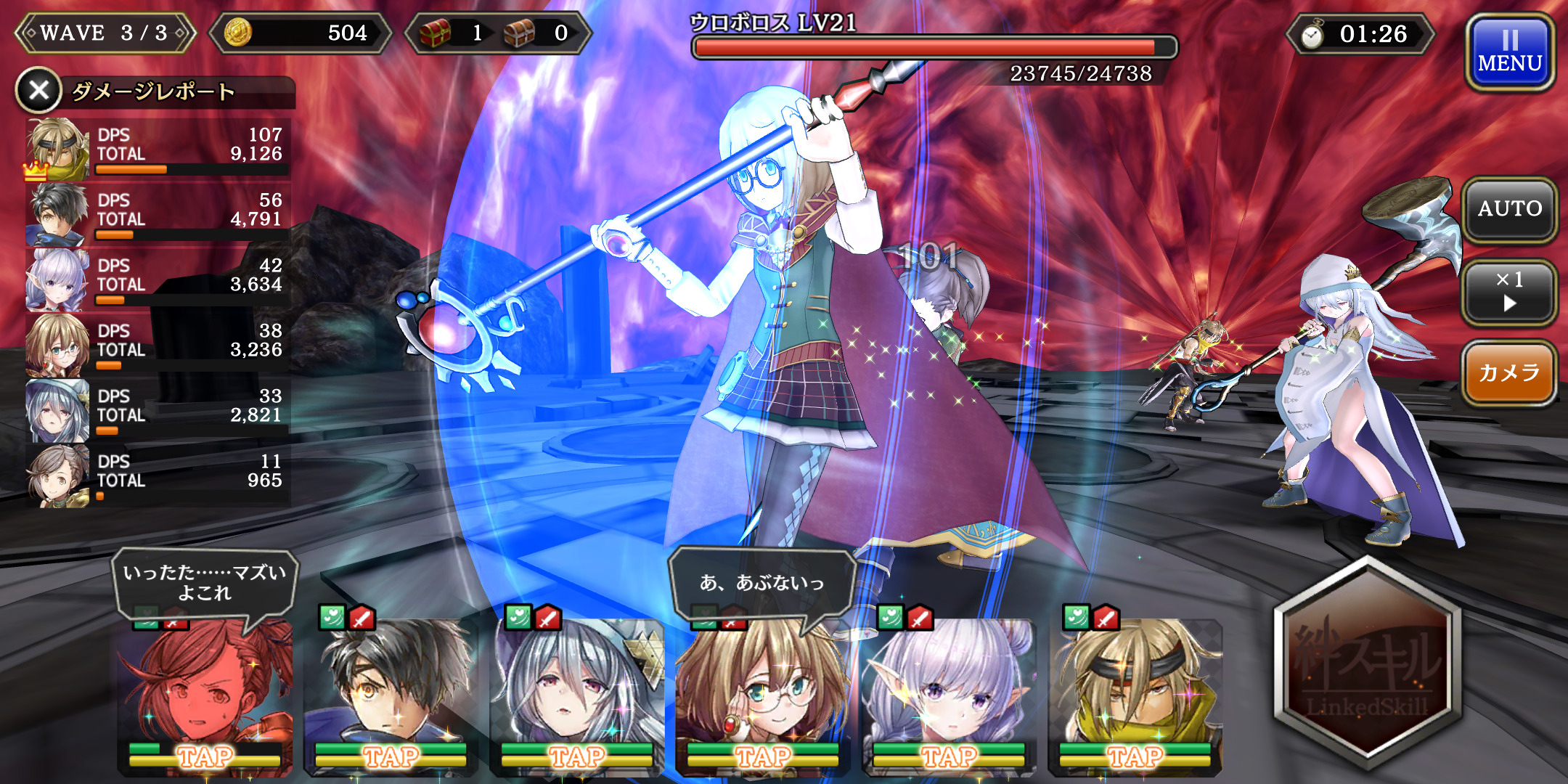Tap the black-haired boy's skill card
This screenshot has height=784, width=1568.
(x=391, y=697)
